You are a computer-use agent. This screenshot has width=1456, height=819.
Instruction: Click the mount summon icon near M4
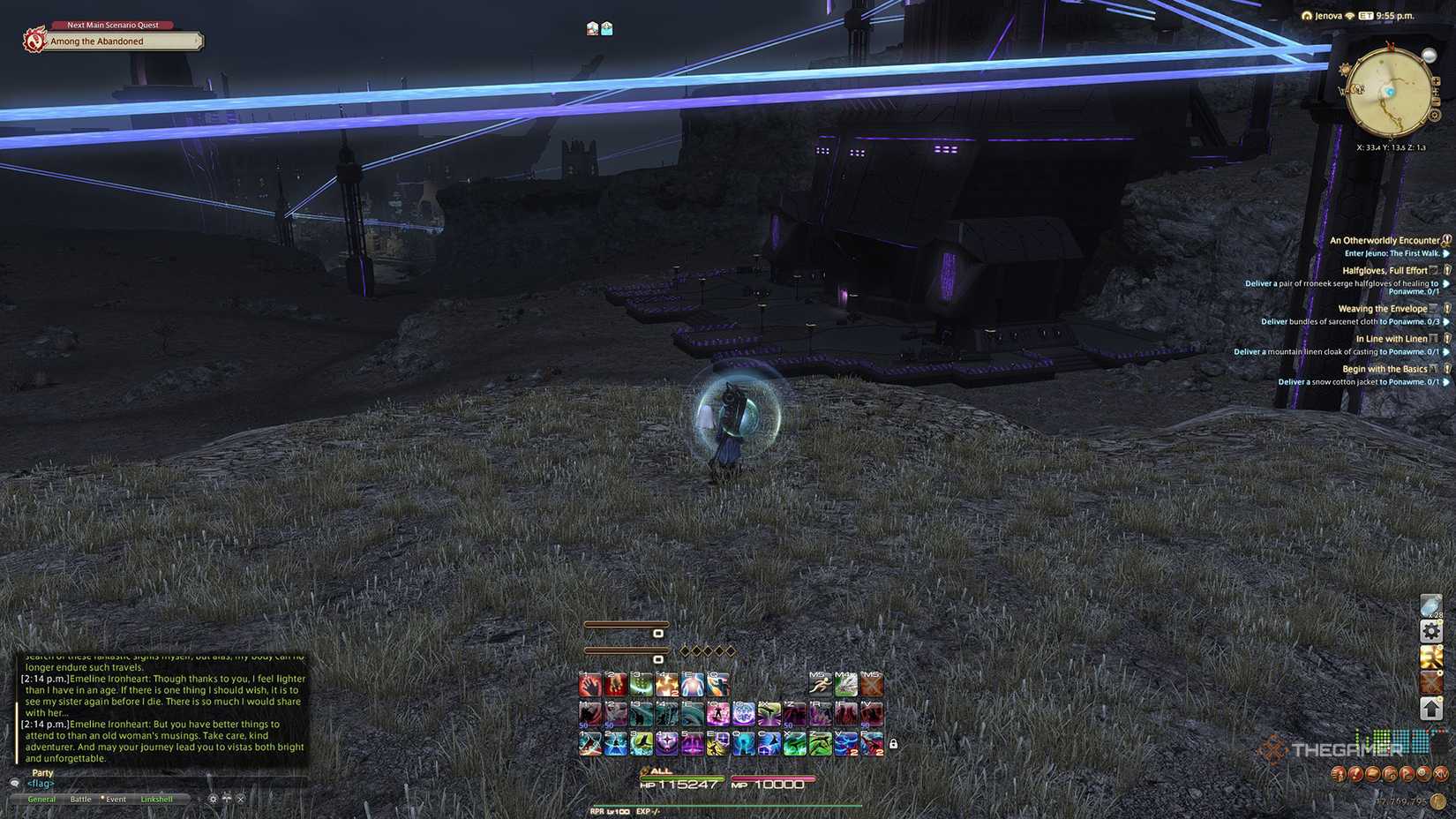pyautogui.click(x=846, y=684)
